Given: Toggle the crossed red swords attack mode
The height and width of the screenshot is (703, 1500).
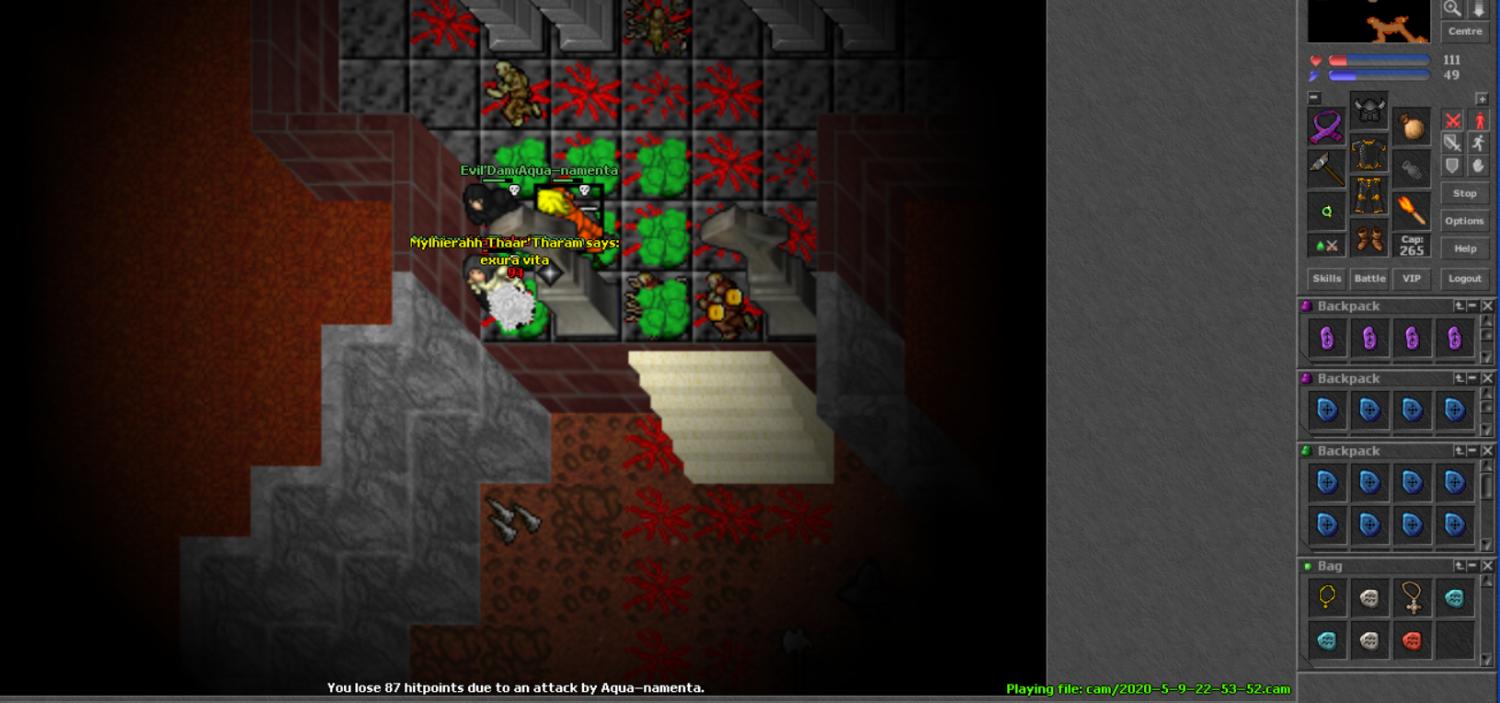Looking at the screenshot, I should pos(1453,121).
